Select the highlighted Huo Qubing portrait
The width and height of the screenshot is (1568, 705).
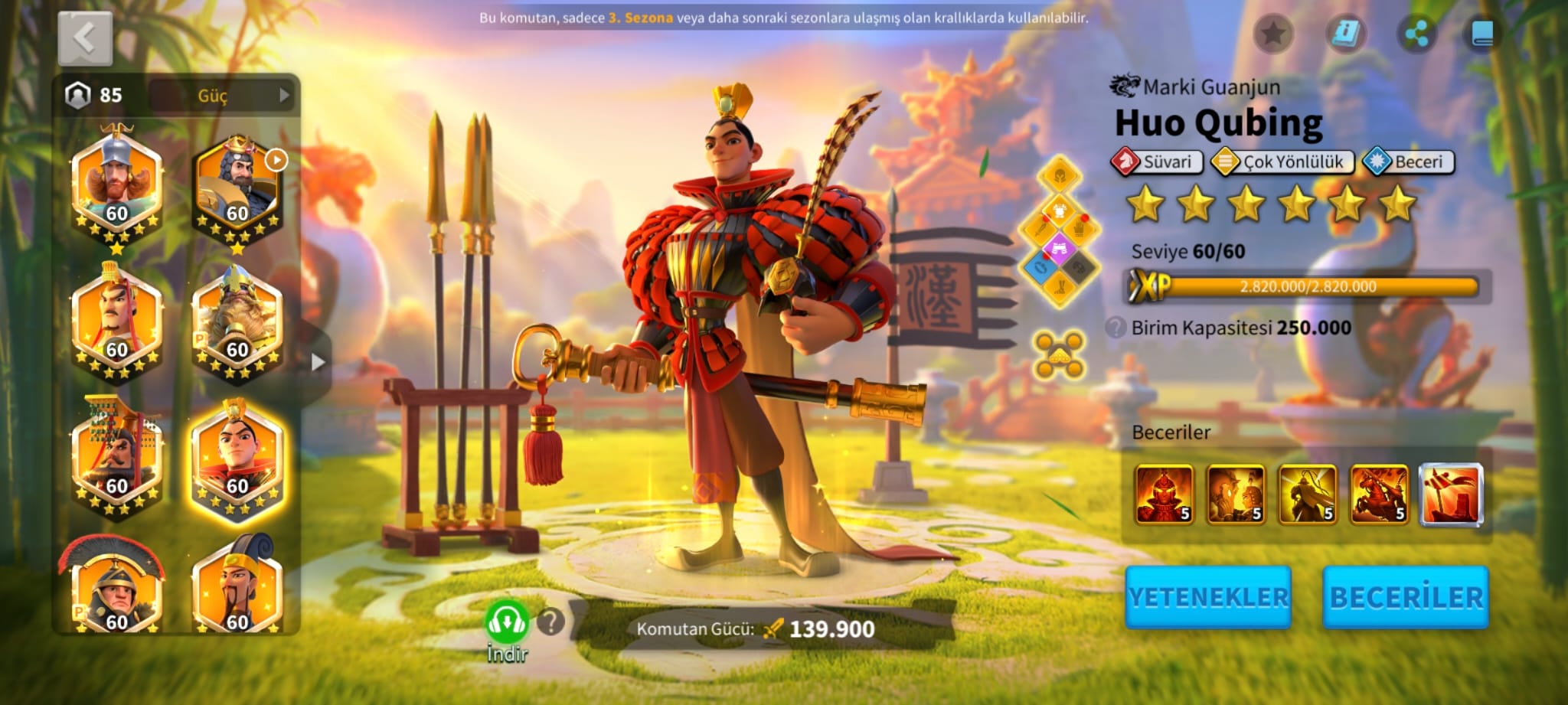pos(237,462)
